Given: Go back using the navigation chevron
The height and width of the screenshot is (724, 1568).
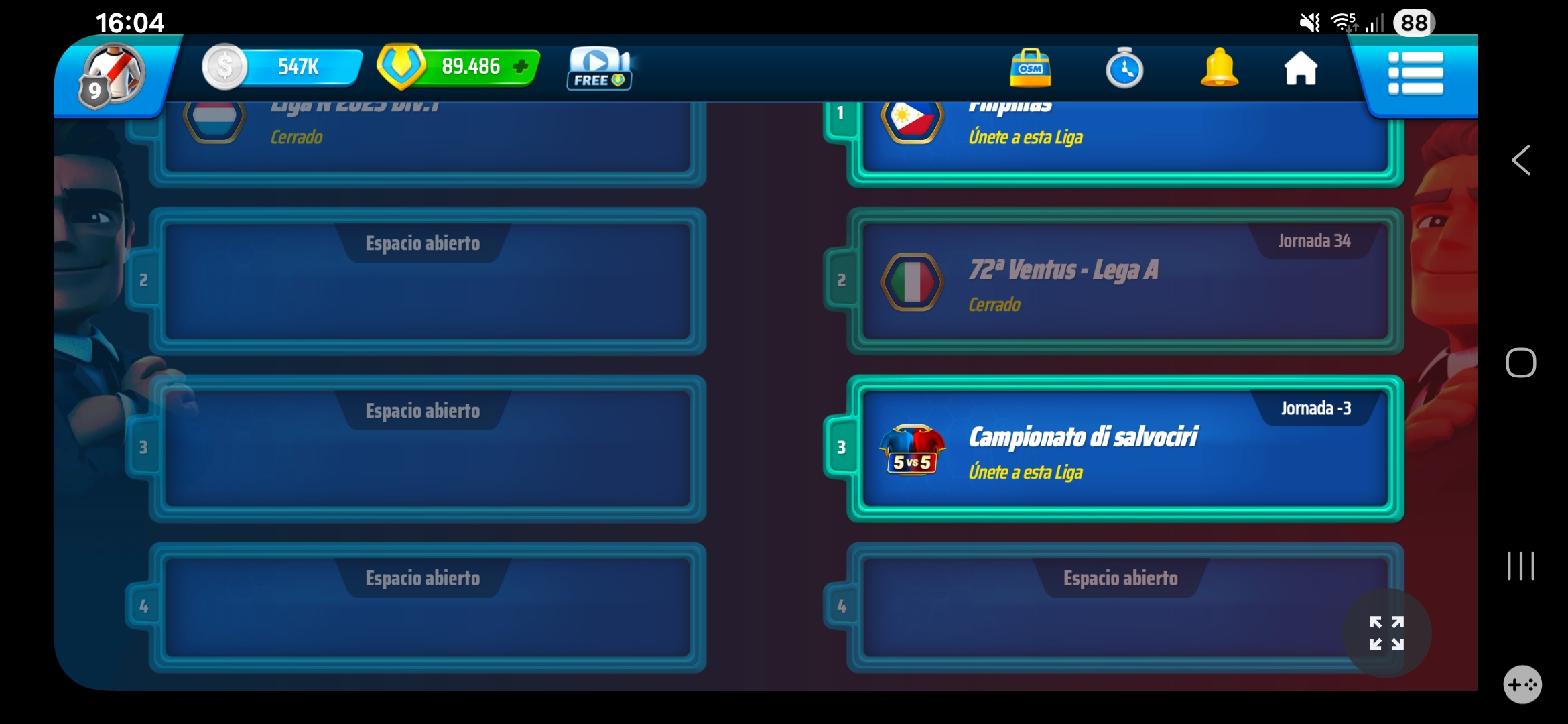Looking at the screenshot, I should coord(1522,160).
